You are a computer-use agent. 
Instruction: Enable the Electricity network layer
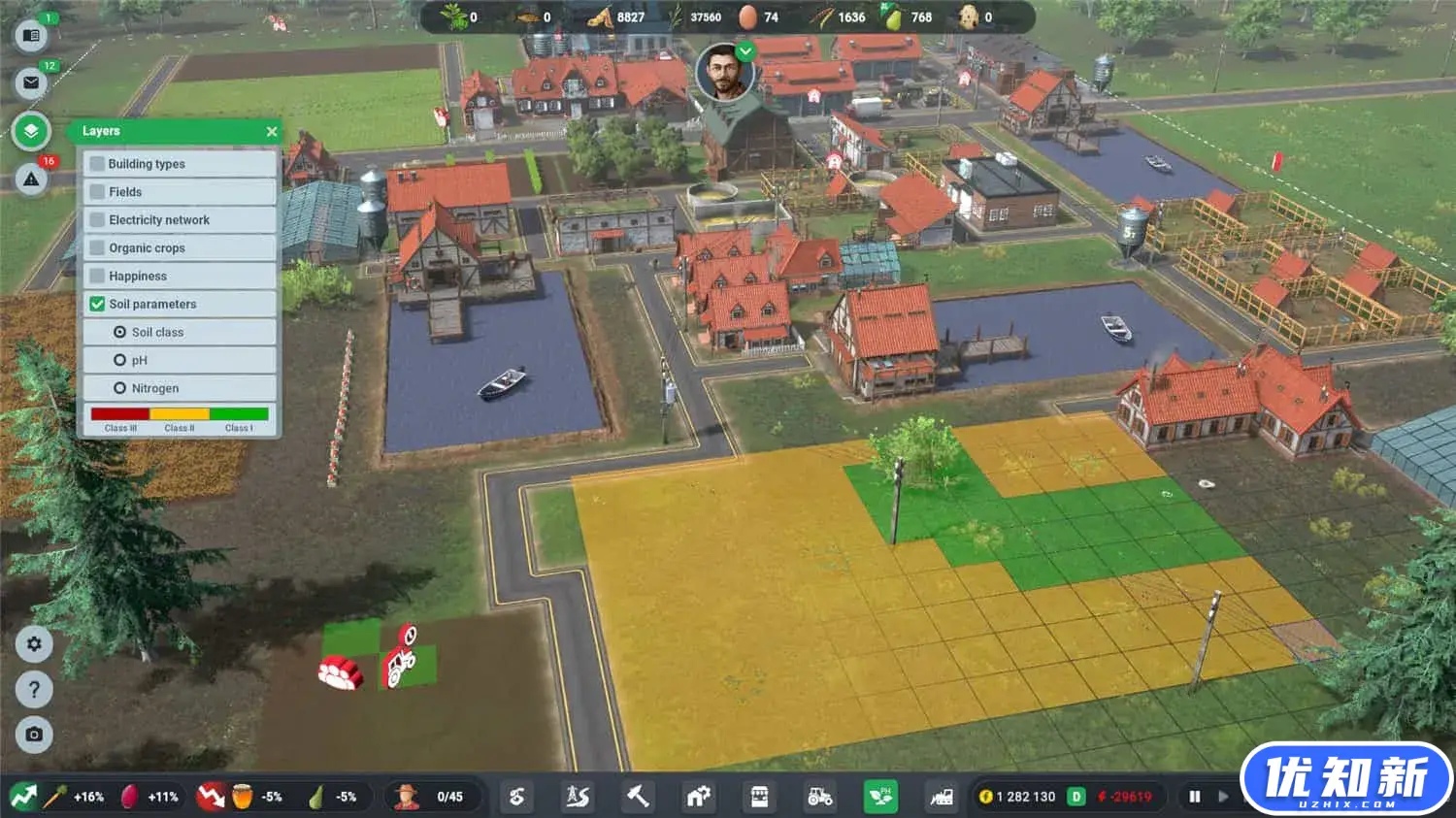[97, 219]
